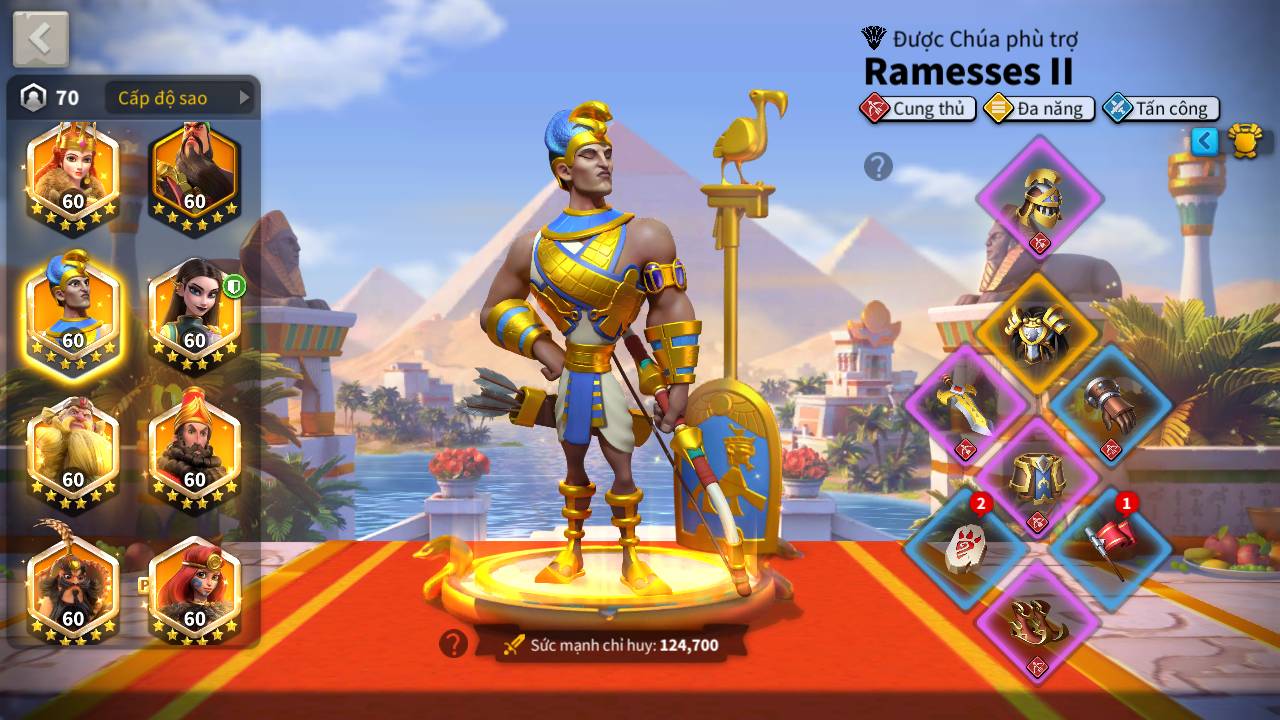
Task: Open the equipment help question mark
Action: [878, 166]
